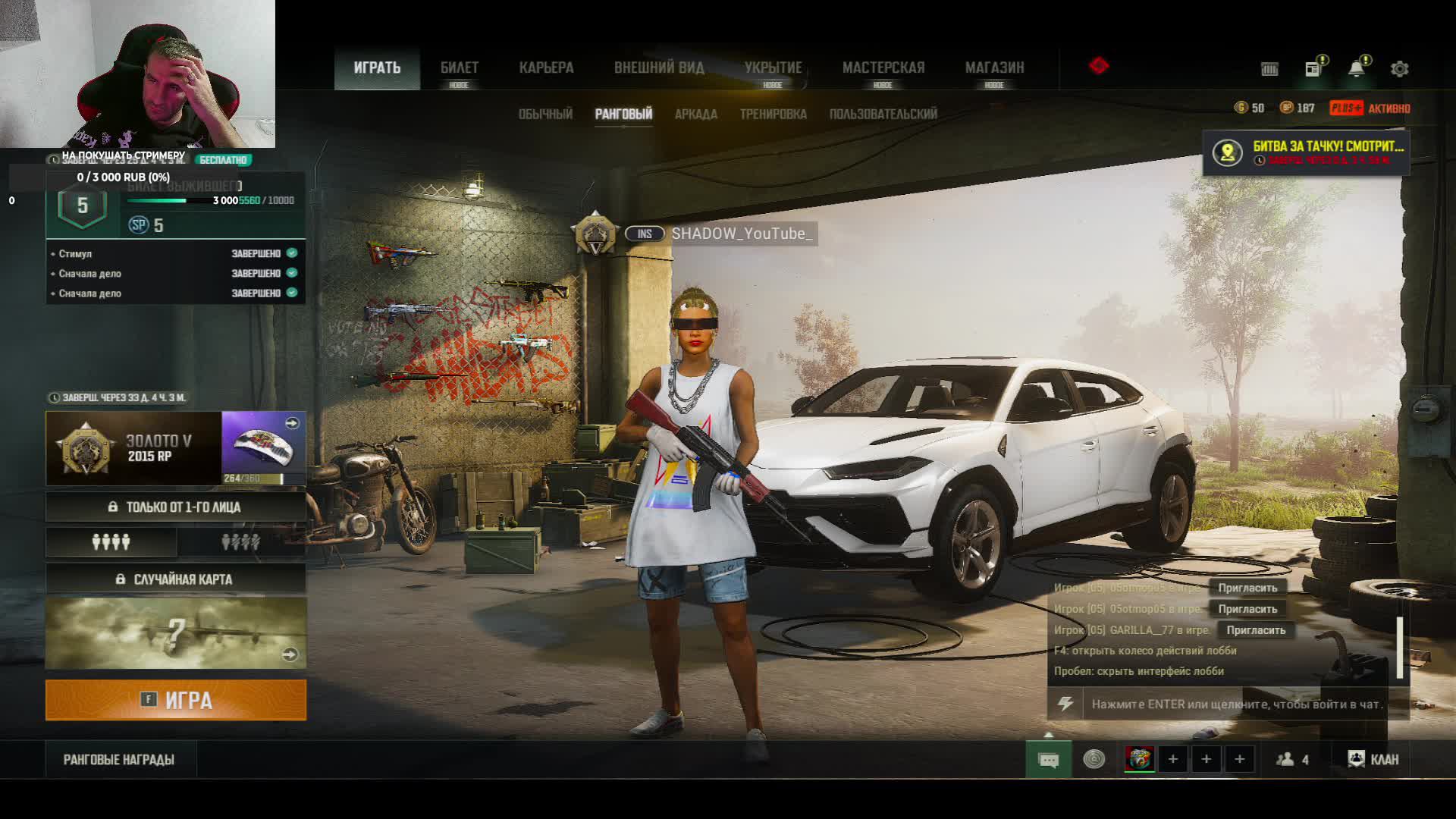This screenshot has width=1456, height=819.
Task: Switch to АРКАДА mode
Action: (695, 115)
